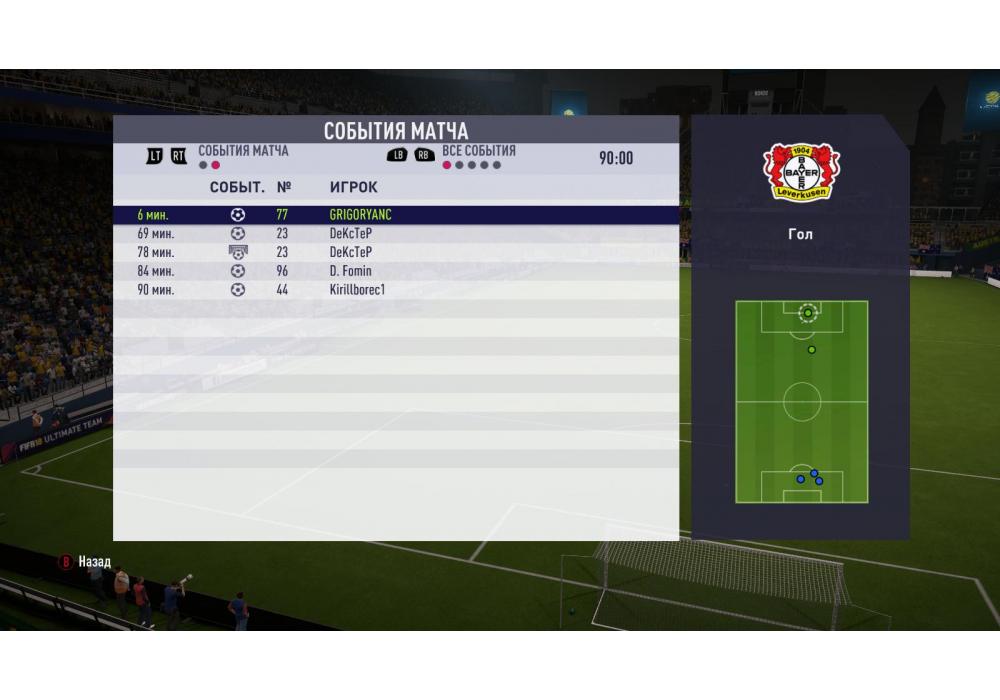The image size is (1000, 700).
Task: Select the 6 min. GRIGORYANC goal row
Action: 395,214
